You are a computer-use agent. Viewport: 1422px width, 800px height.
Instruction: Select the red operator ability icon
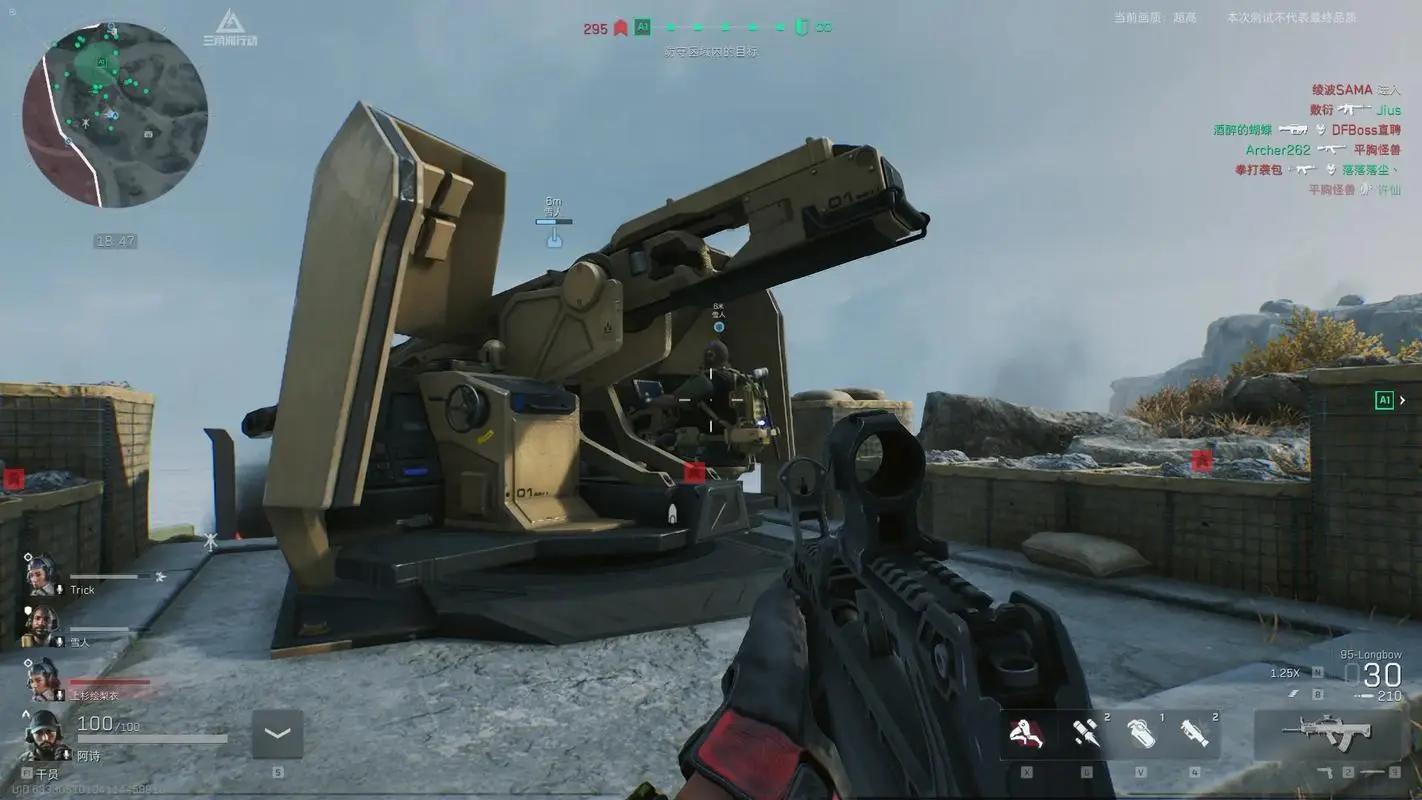(1026, 735)
